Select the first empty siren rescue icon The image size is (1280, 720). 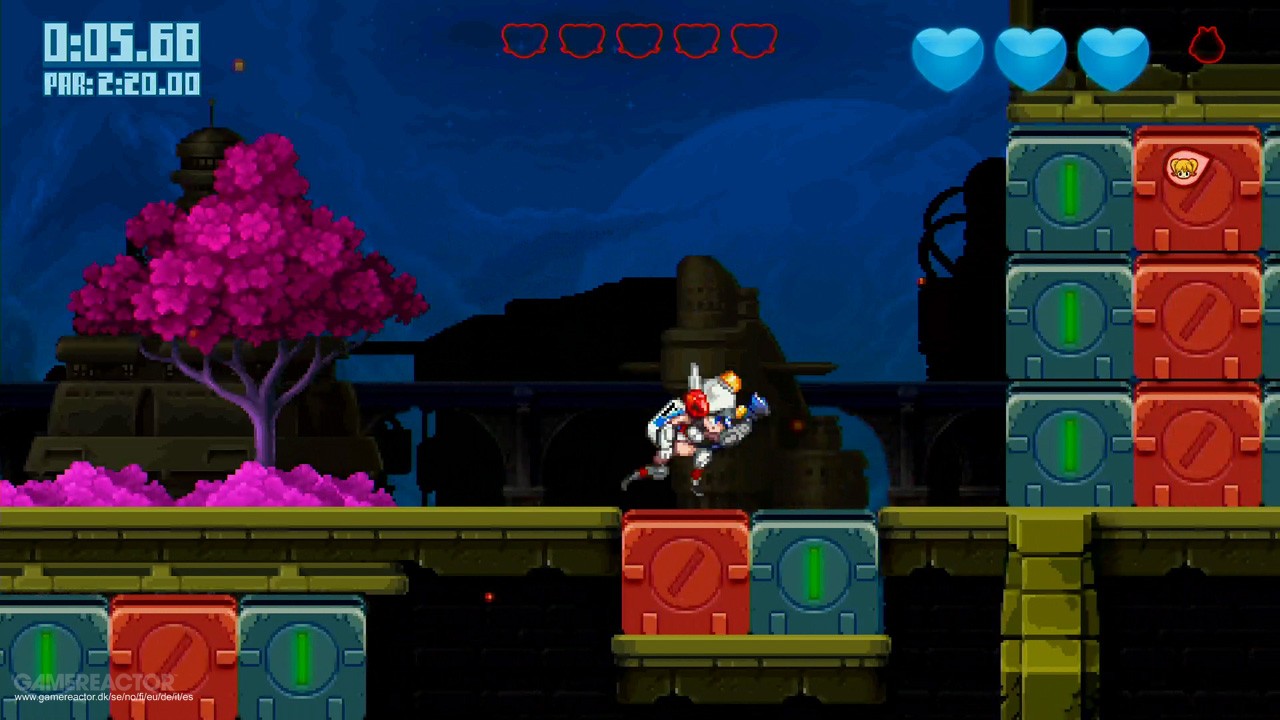(524, 40)
